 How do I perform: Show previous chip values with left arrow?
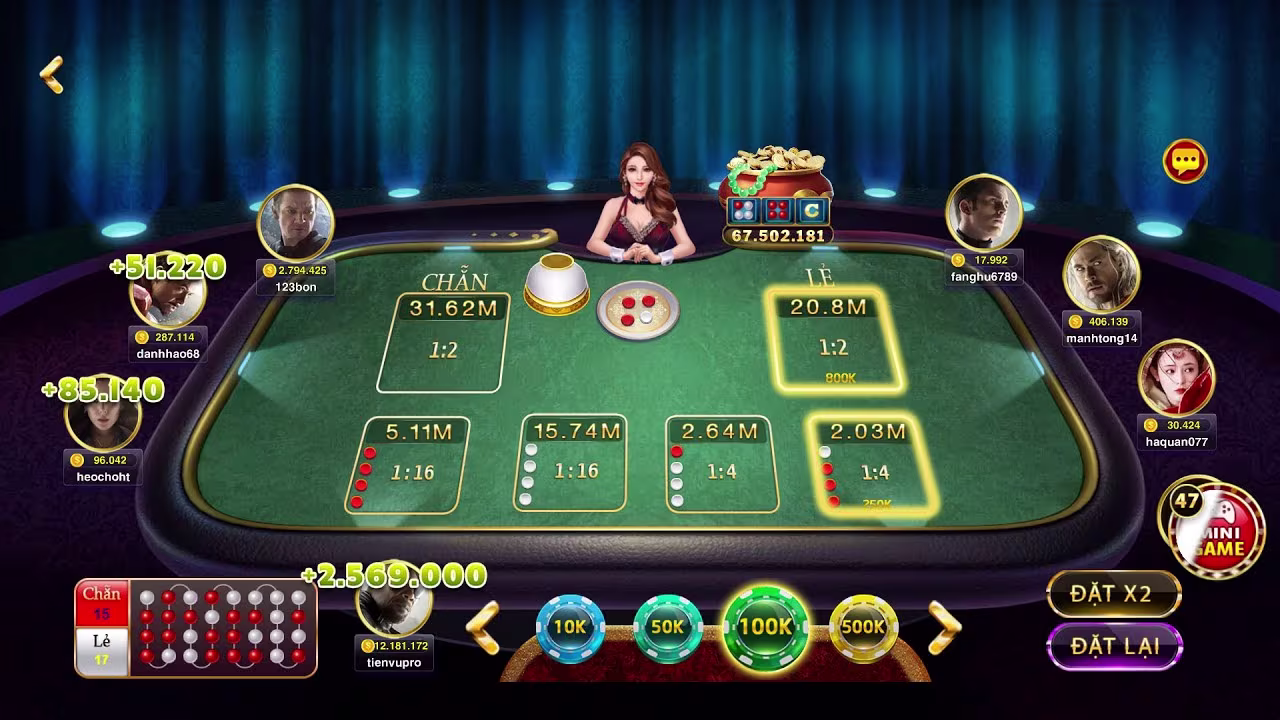pyautogui.click(x=484, y=628)
